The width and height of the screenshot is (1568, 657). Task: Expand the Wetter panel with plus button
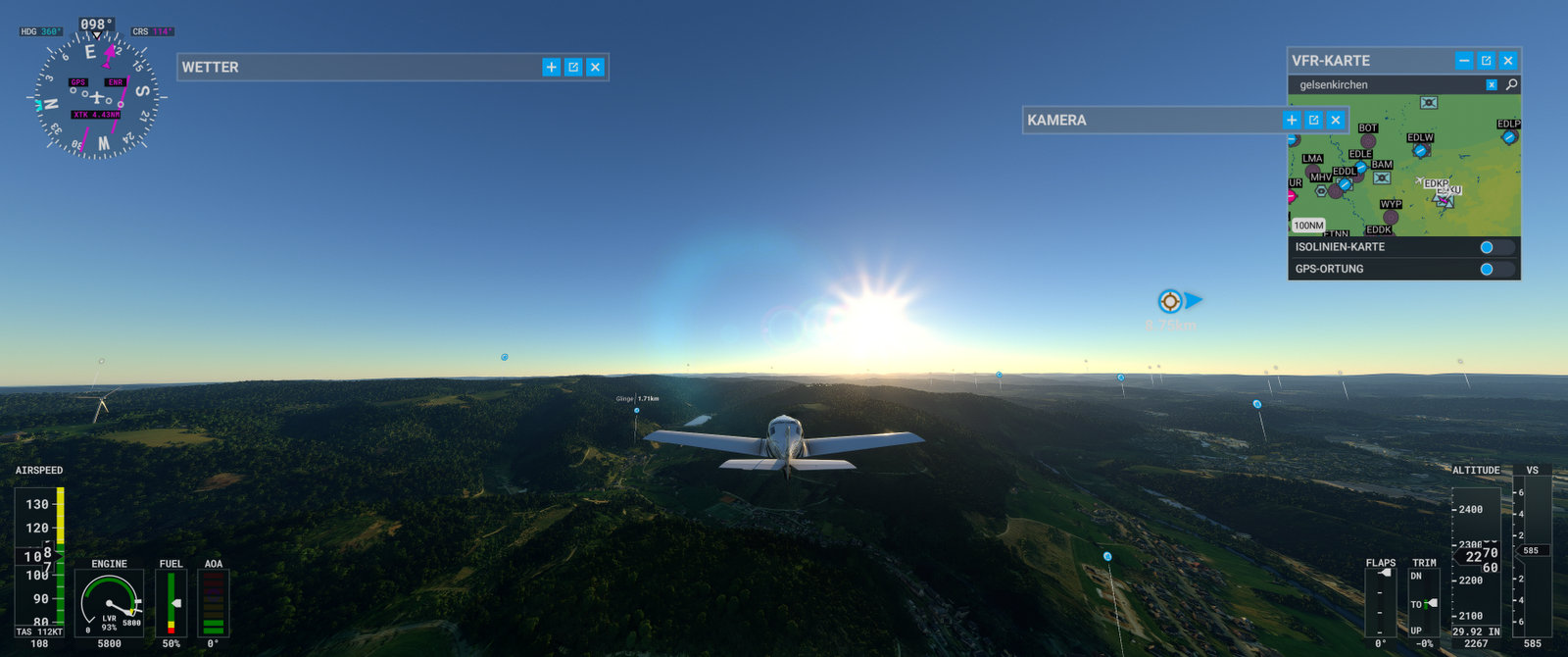552,67
